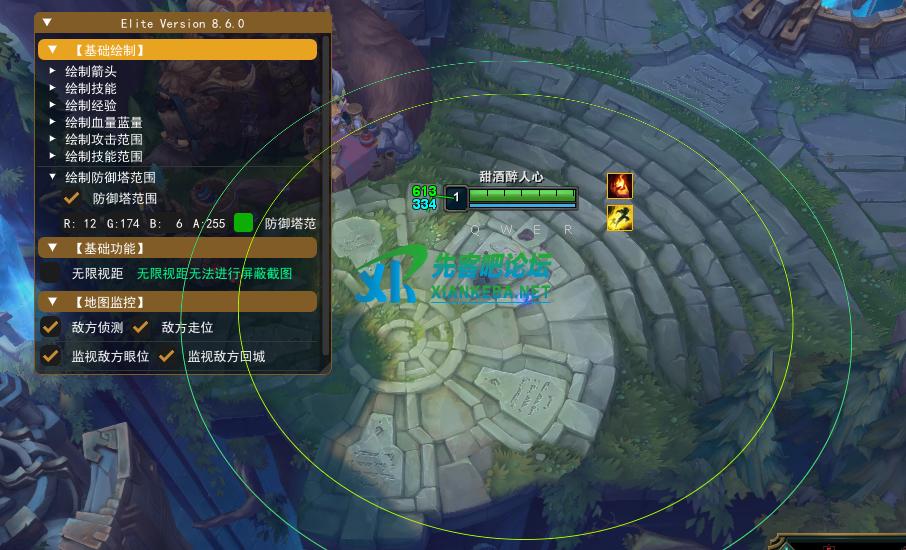Expand the 绘制攻击范围 tree item

coord(53,139)
